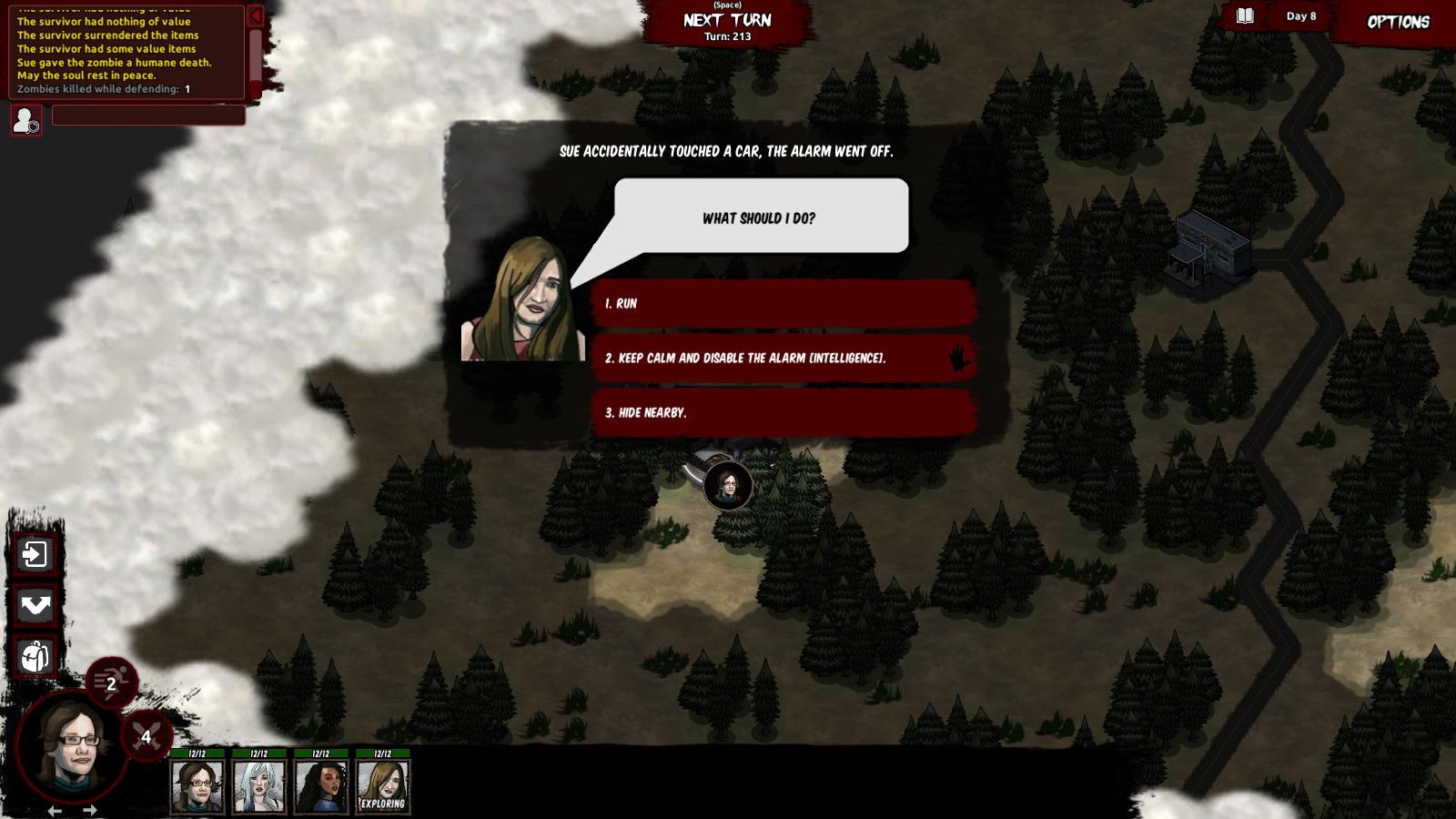This screenshot has width=1456, height=819.
Task: Click the enter-location door icon
Action: (35, 554)
